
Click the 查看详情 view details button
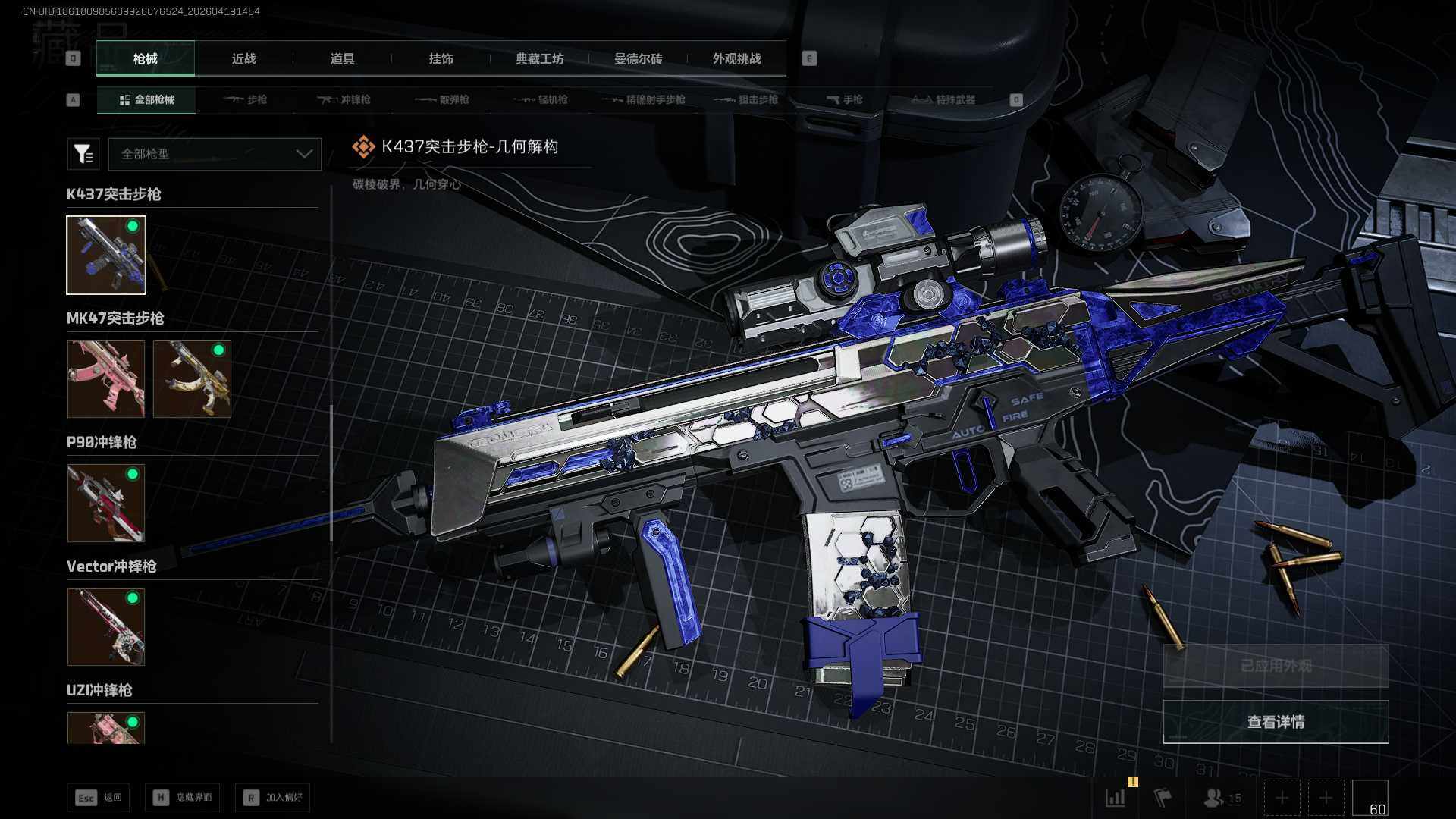coord(1276,722)
